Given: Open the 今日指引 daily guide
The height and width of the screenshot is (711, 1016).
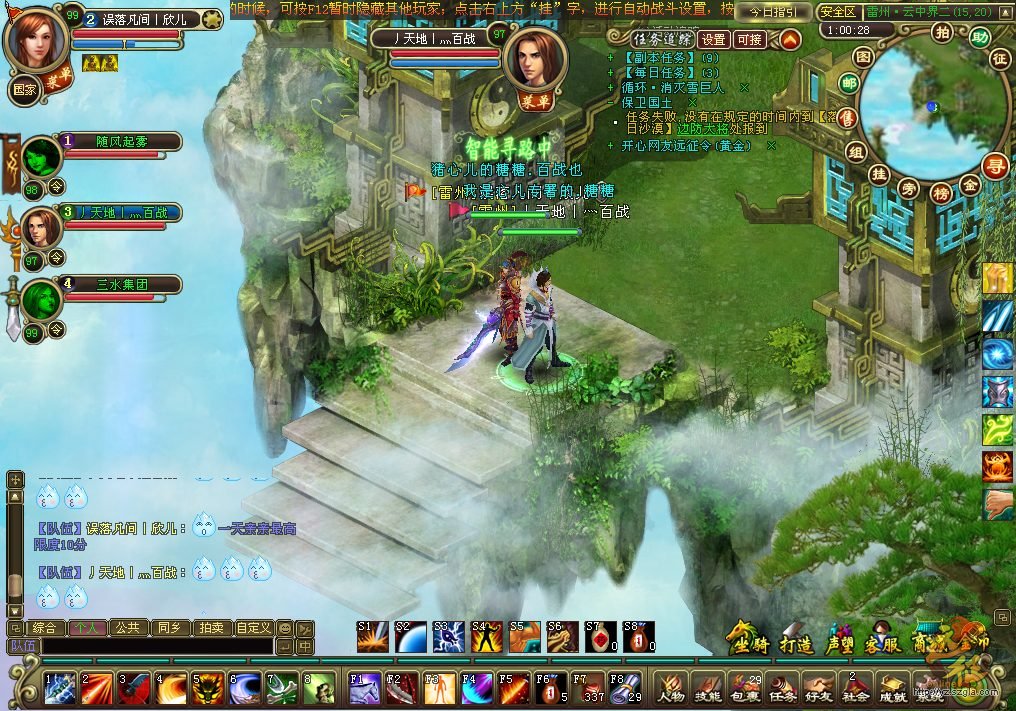Looking at the screenshot, I should coord(773,12).
